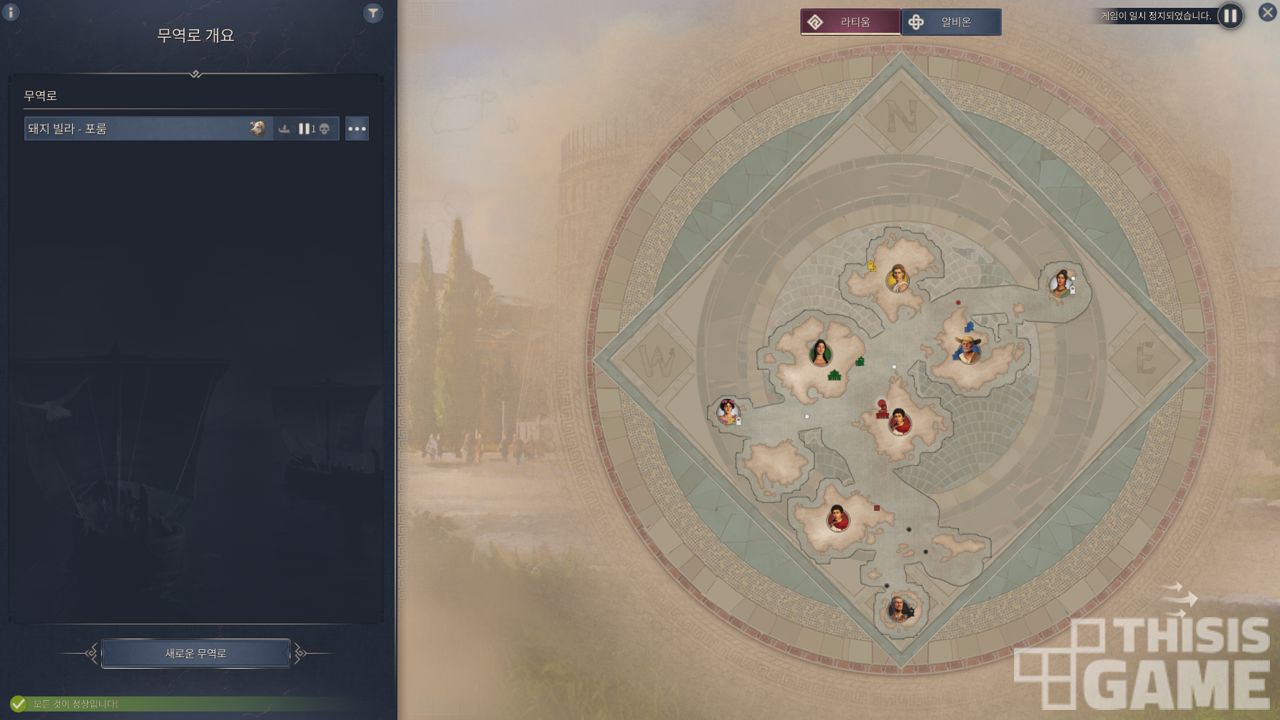Toggle the game pause button beside the paused notice
The width and height of the screenshot is (1280, 720).
(x=1230, y=16)
